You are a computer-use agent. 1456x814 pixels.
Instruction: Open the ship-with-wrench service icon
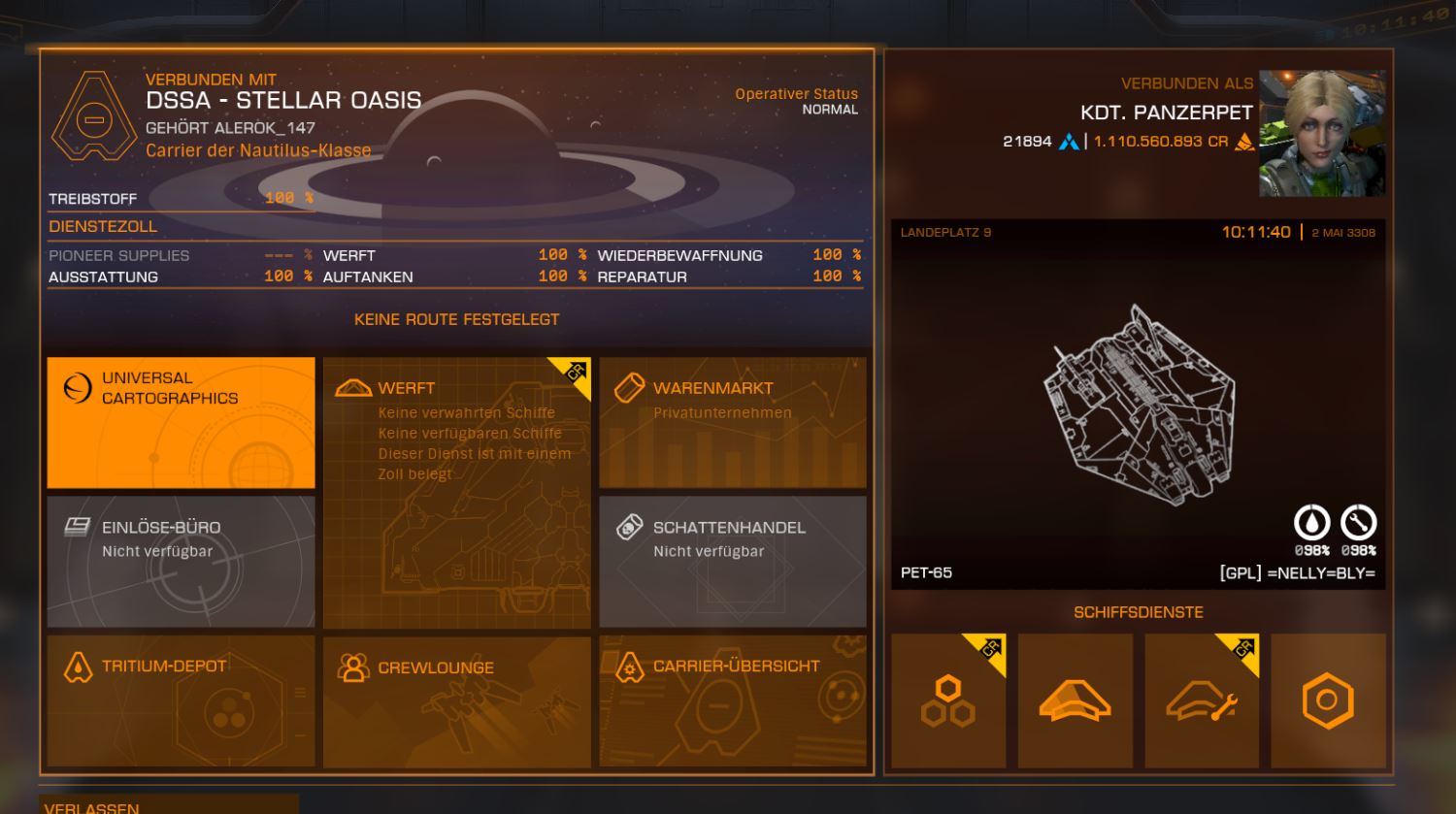[1202, 700]
